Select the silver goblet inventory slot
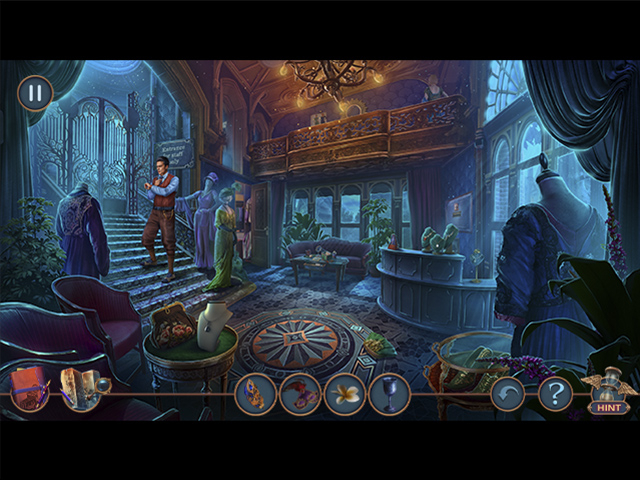 [x=389, y=394]
